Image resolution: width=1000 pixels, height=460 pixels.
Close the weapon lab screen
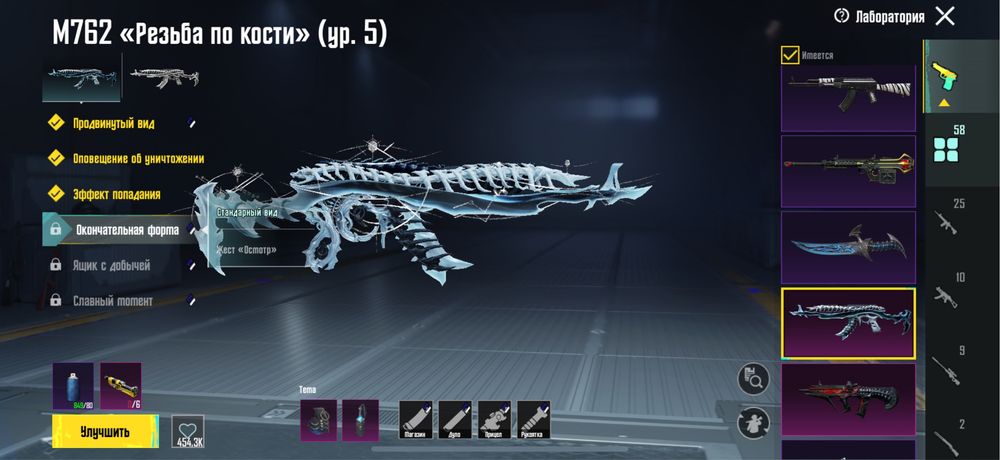(944, 16)
